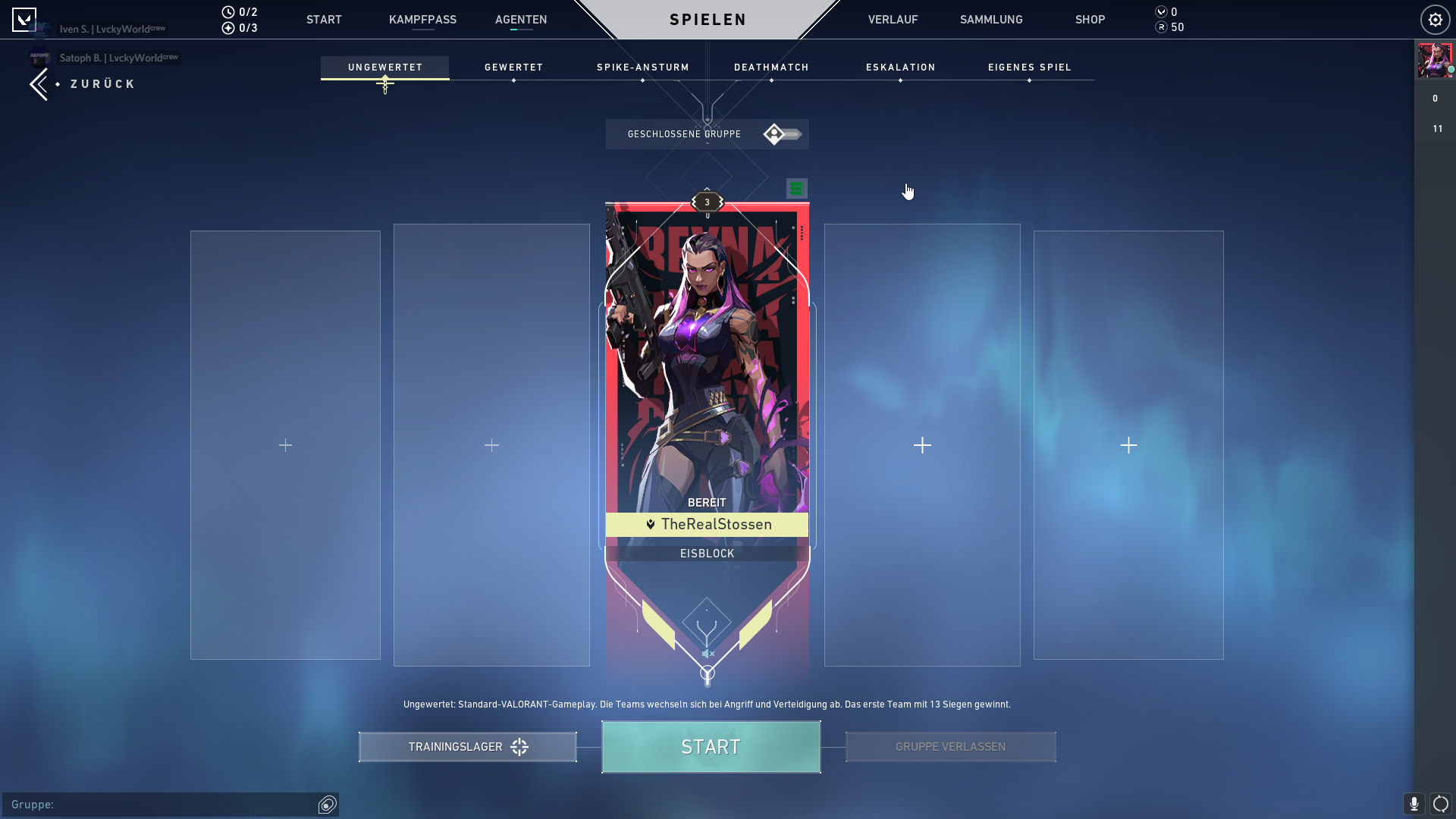Open settings via the gear icon

(x=1435, y=20)
